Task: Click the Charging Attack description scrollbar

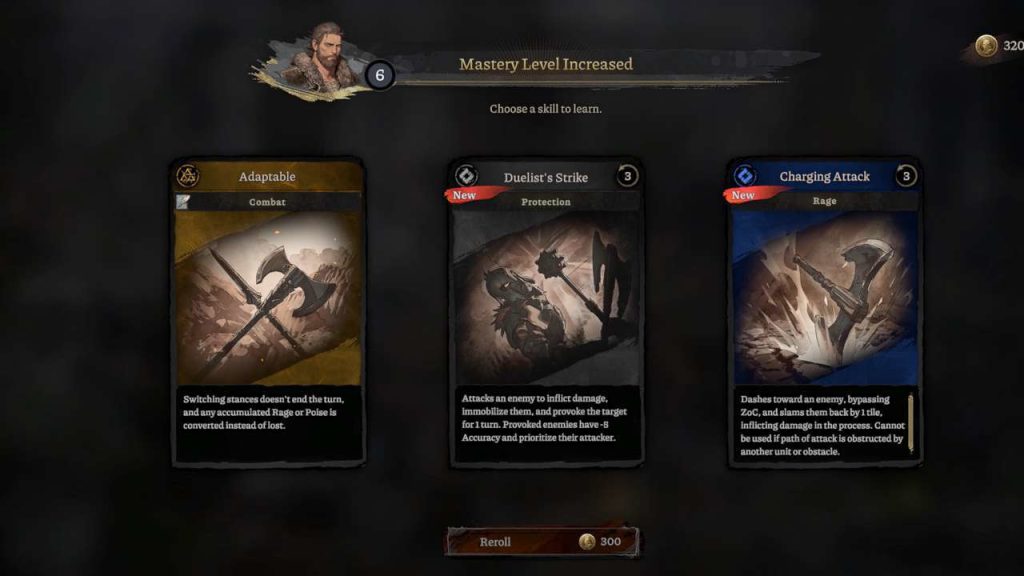Action: 911,423
